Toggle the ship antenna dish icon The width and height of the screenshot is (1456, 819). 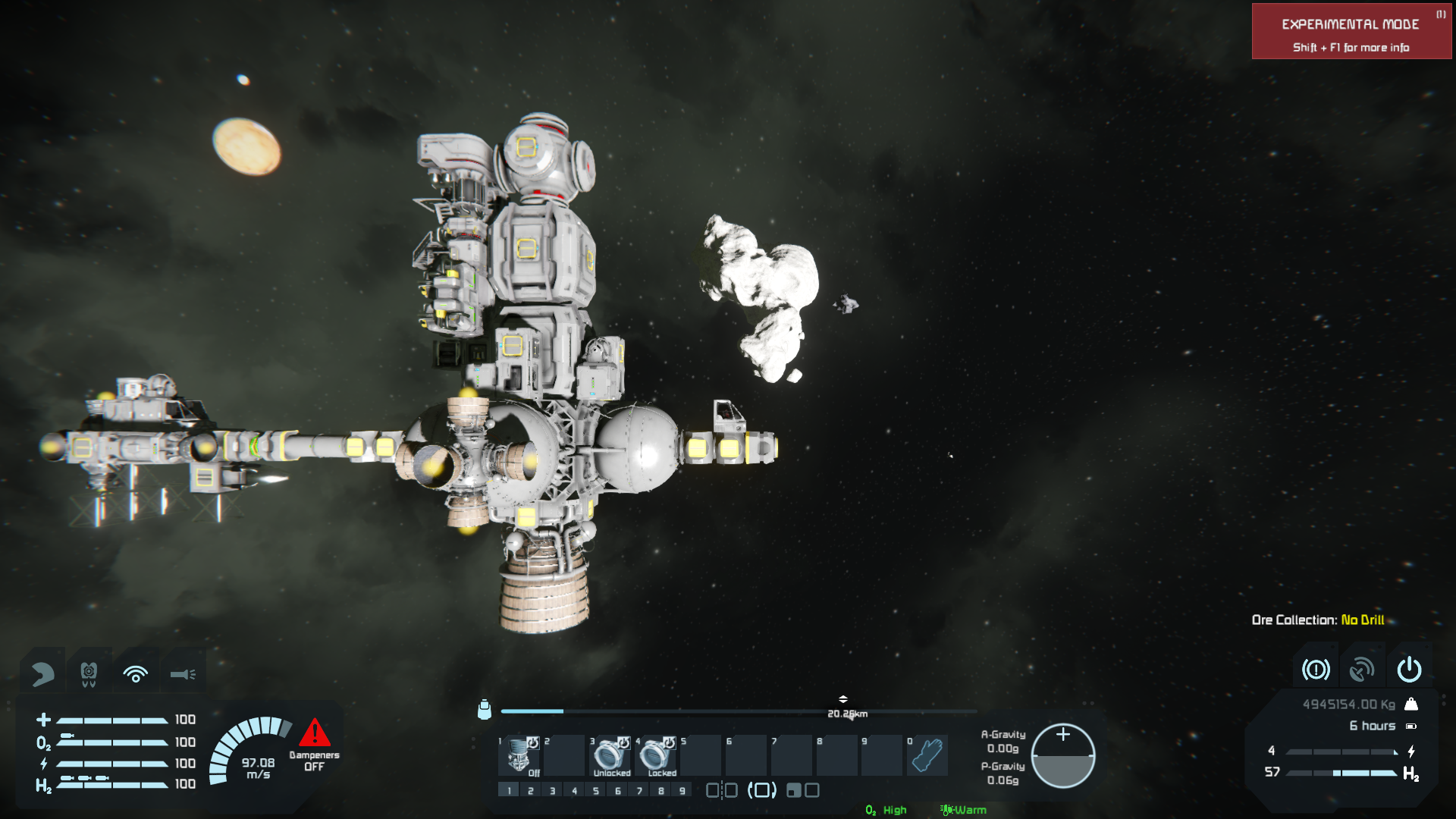(1362, 670)
